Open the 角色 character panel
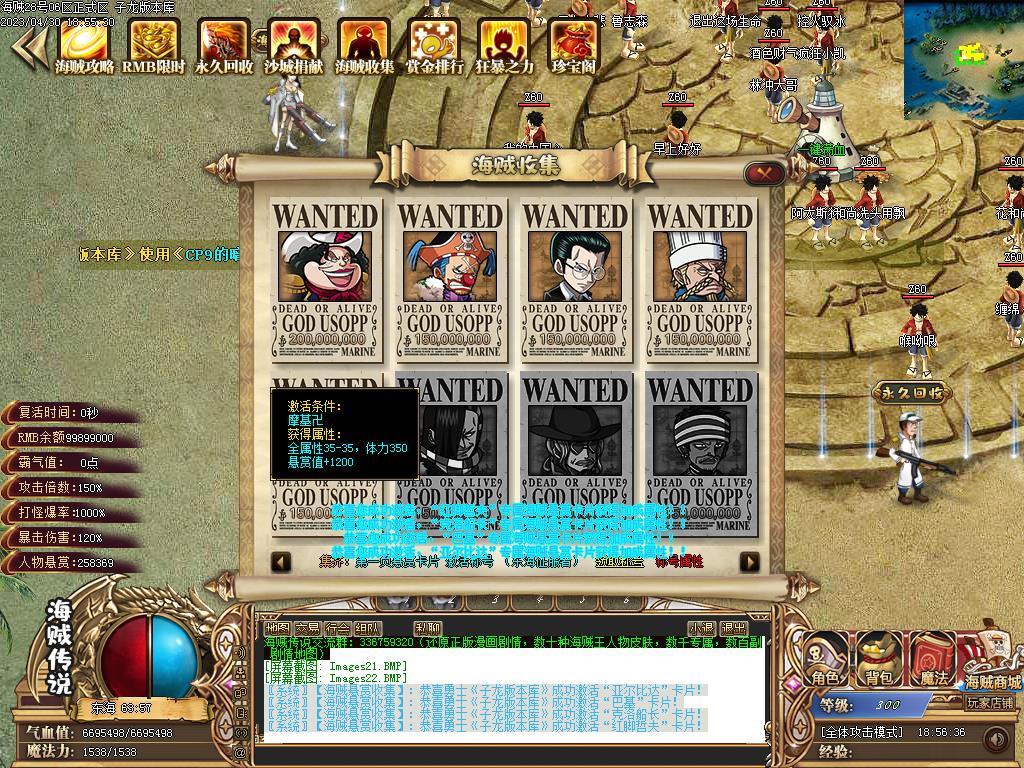Screen dimensions: 1024x768 pos(826,660)
